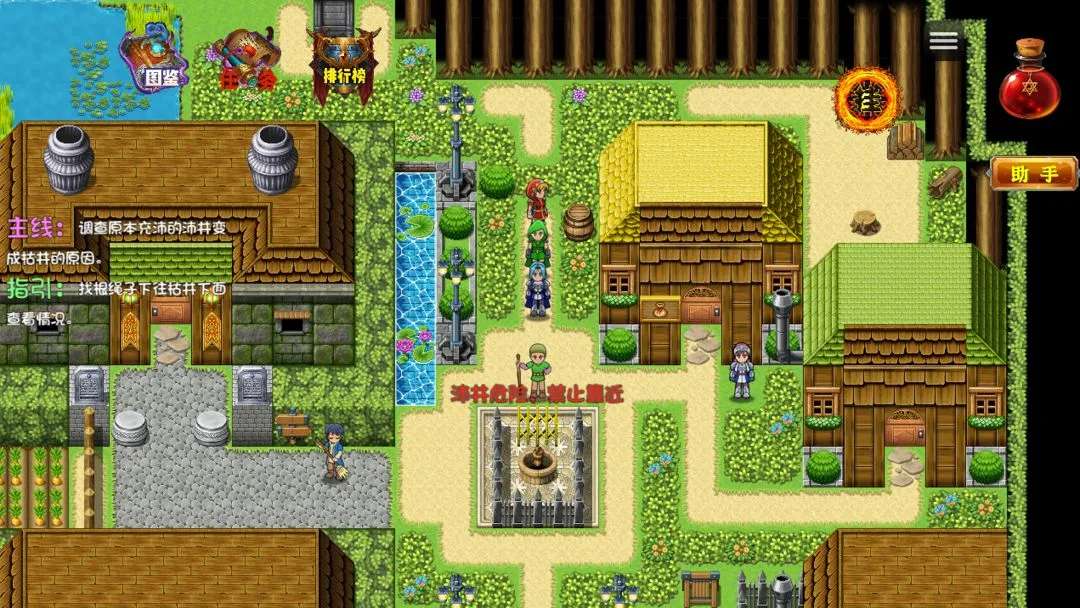Click the 助手 assistant button
This screenshot has height=608, width=1080.
(x=1034, y=173)
